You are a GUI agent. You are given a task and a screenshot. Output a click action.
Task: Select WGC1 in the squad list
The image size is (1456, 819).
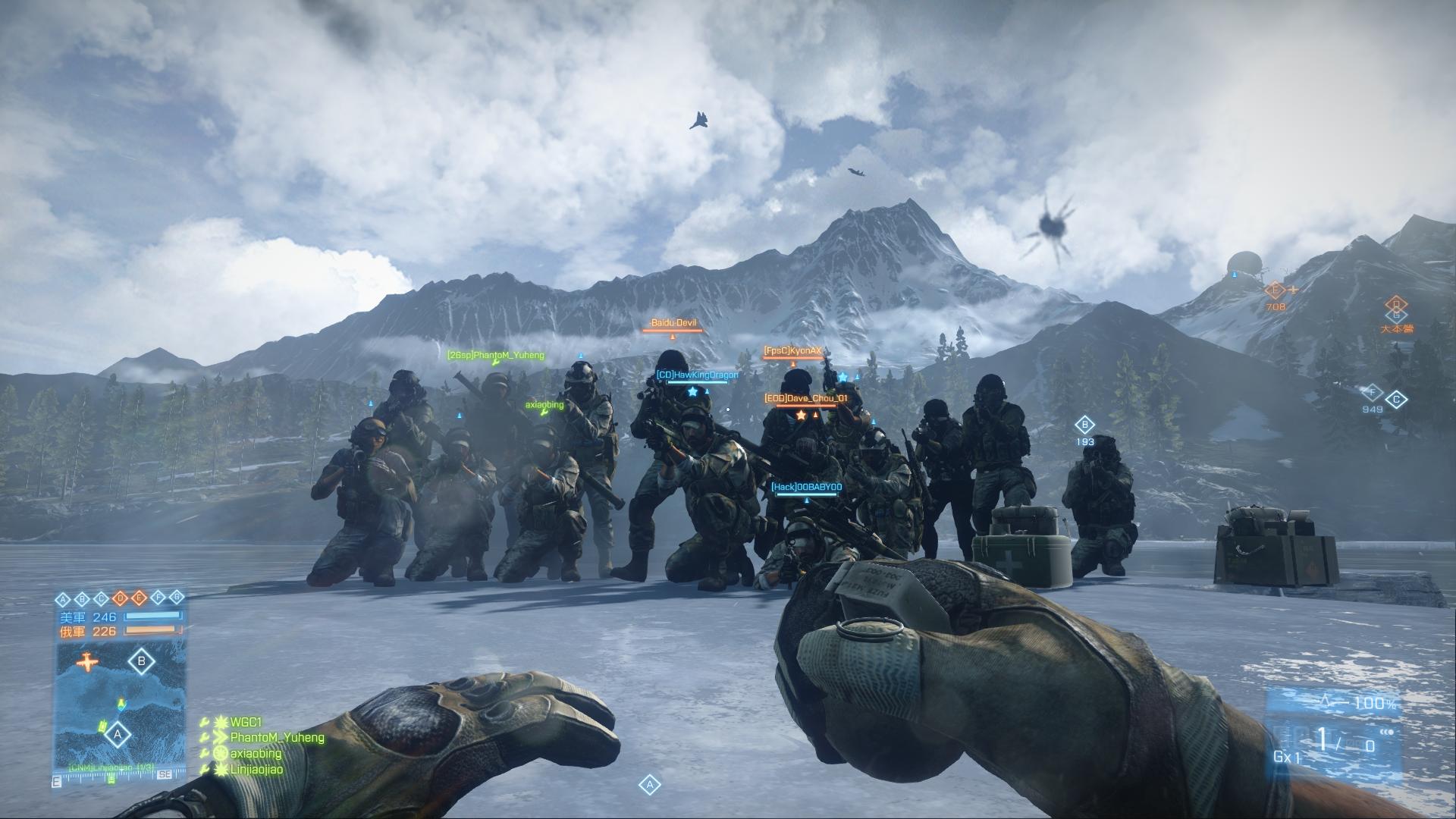pos(246,722)
